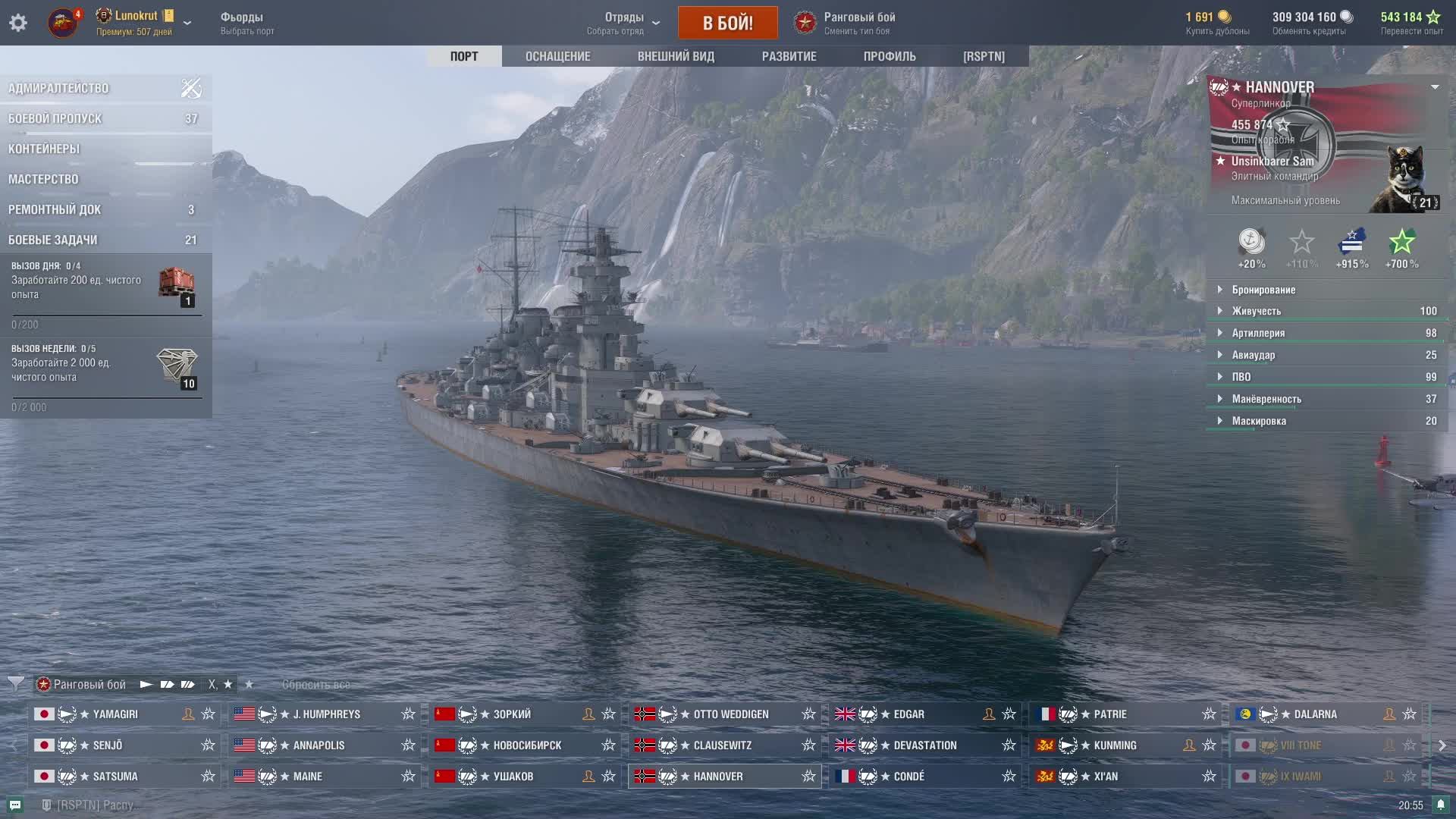Choose the Clausewitz ship tile
This screenshot has height=819, width=1456.
coord(722,745)
